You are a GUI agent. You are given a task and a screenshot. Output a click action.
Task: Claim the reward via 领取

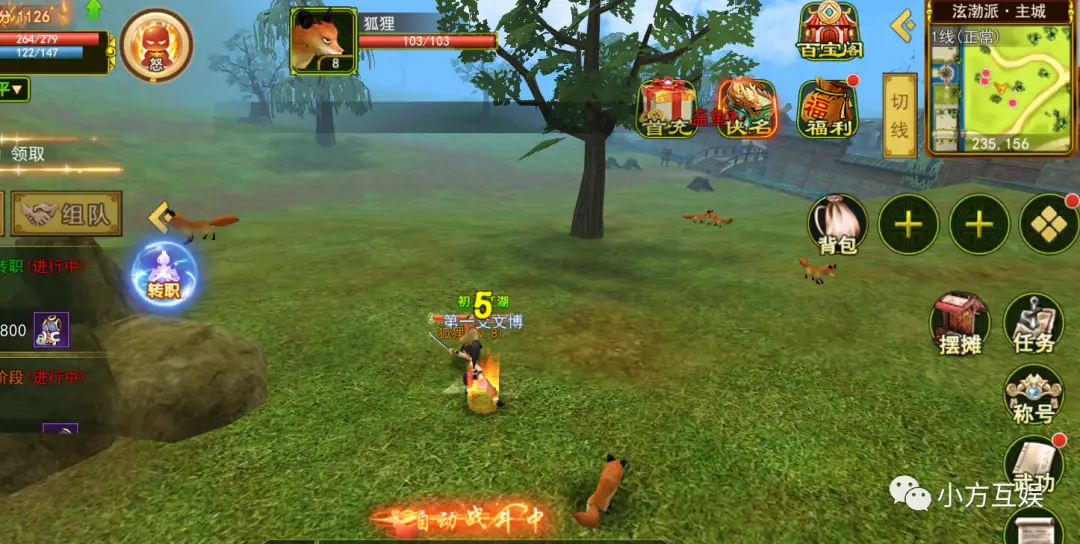click(28, 154)
